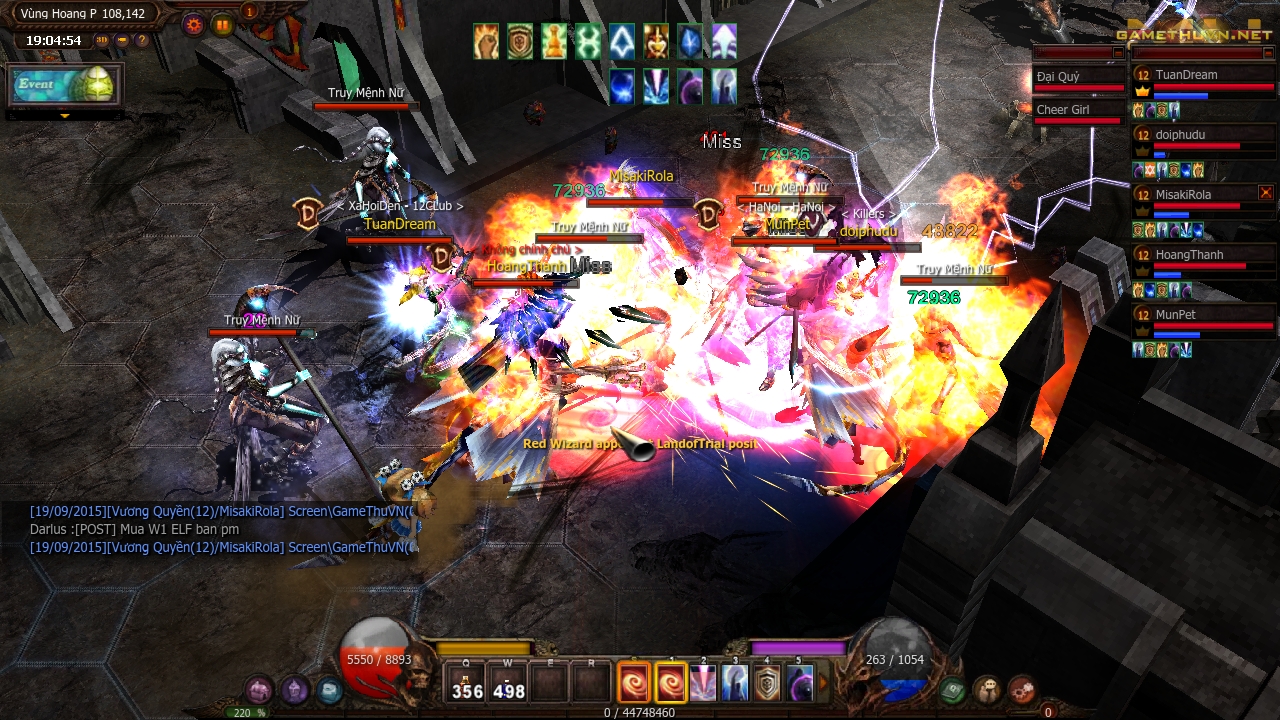Open the gears menu icon at bottom right
The image size is (1280, 720).
[1021, 689]
